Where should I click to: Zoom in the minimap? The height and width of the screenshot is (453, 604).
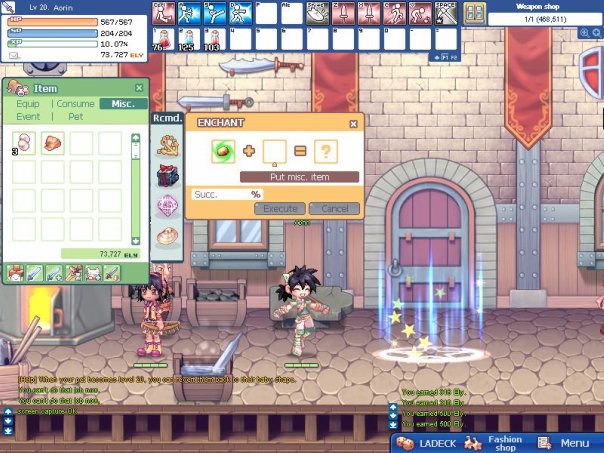click(x=585, y=32)
